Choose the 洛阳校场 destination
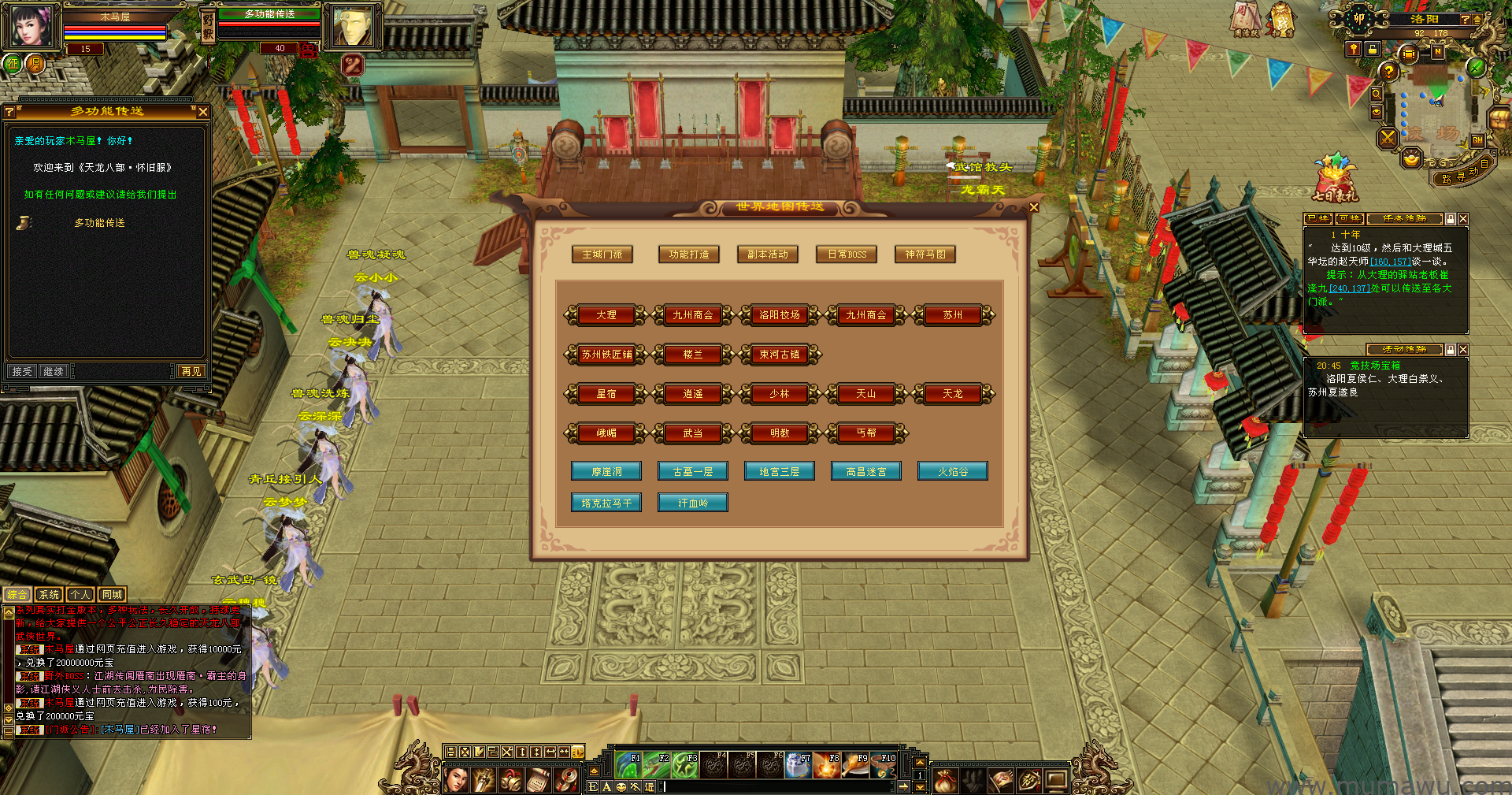Screen dimensions: 1512x795 click(x=780, y=315)
